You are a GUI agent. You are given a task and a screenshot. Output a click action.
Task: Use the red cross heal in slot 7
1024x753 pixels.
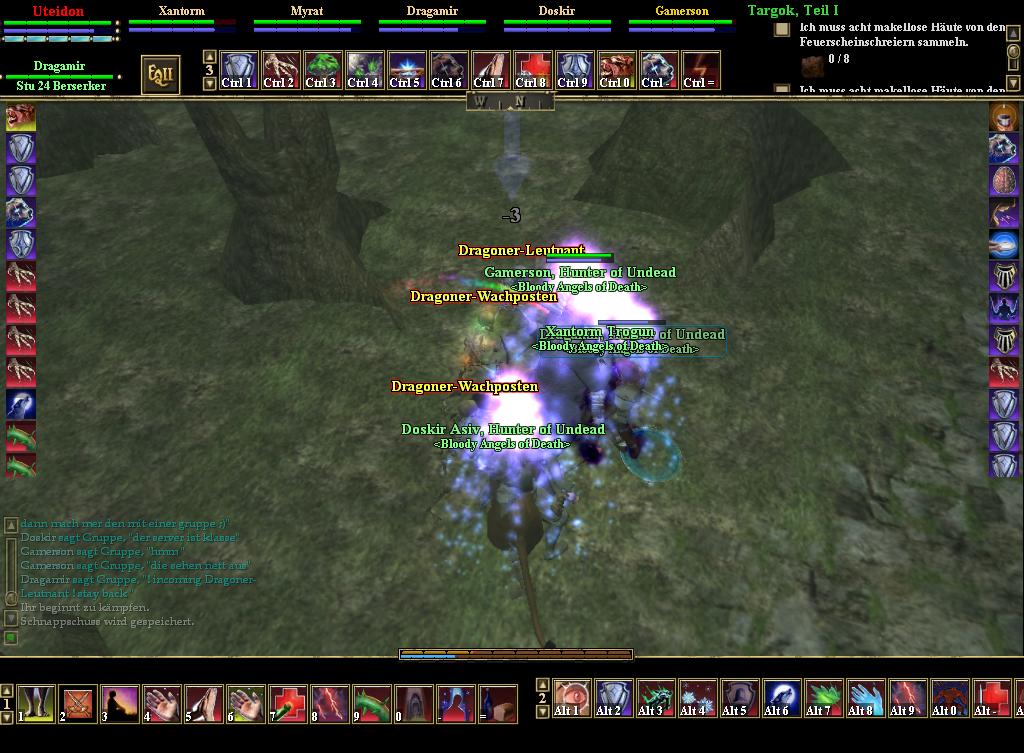click(x=288, y=703)
